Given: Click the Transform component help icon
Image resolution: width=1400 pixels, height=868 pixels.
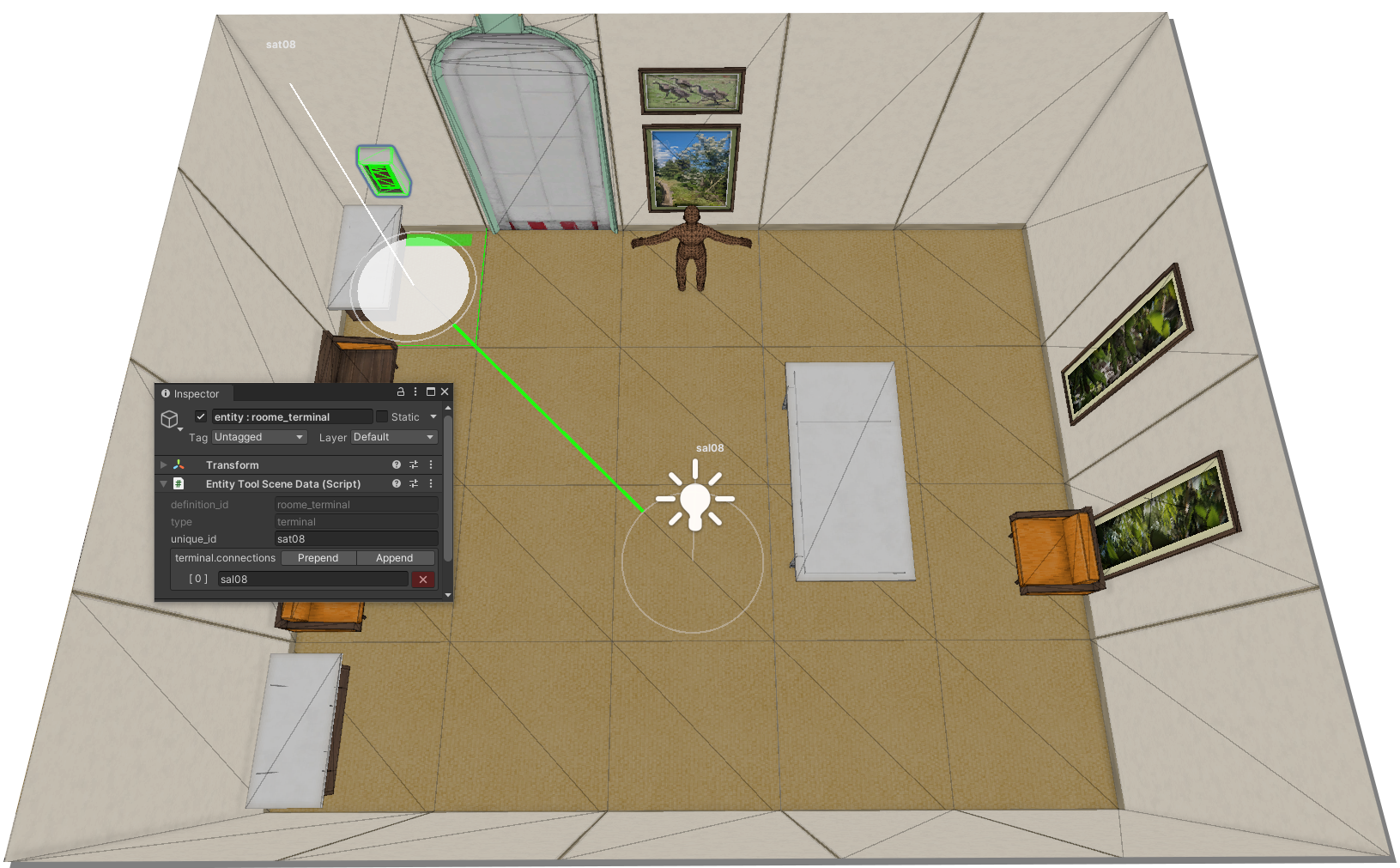Looking at the screenshot, I should [396, 464].
